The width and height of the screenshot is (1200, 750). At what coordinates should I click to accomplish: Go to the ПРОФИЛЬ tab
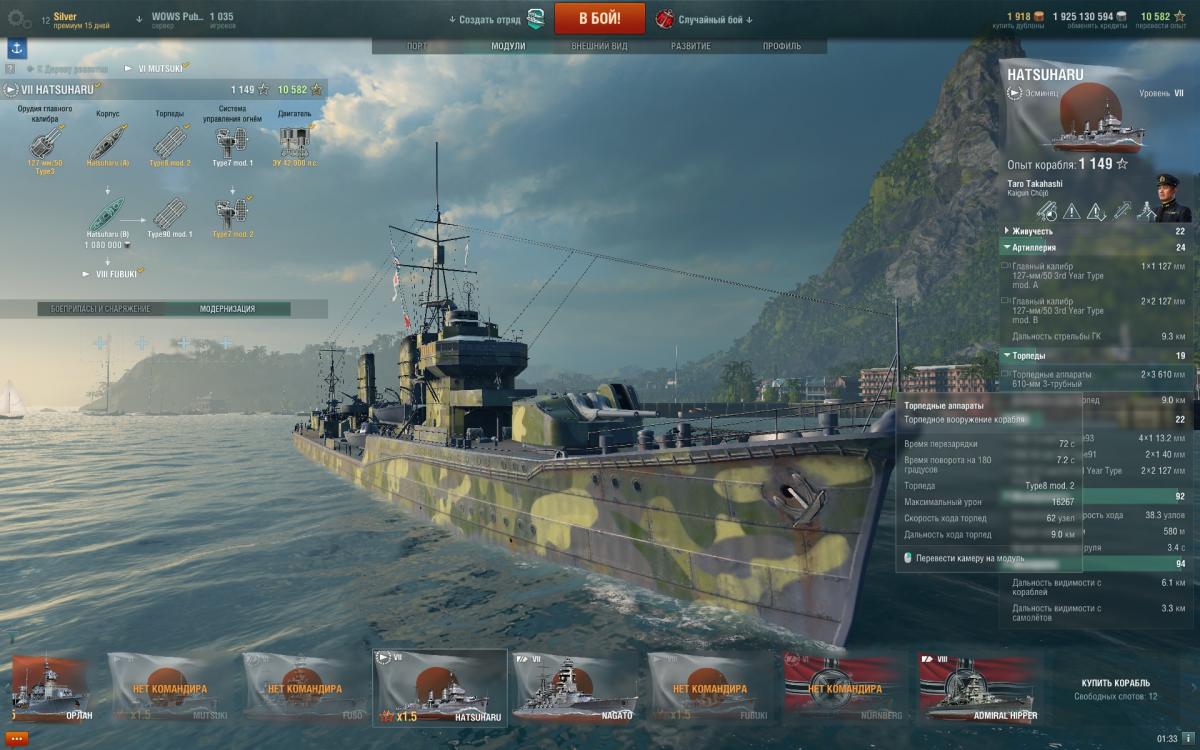[782, 46]
